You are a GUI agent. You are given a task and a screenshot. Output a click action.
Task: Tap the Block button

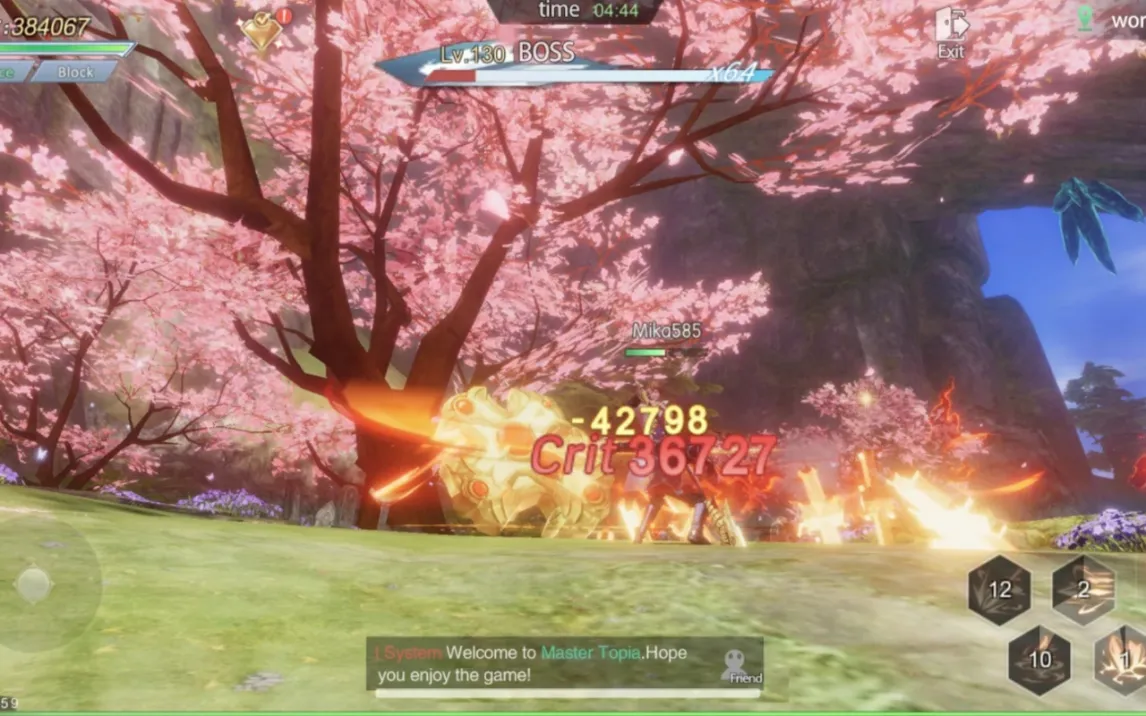tap(75, 72)
